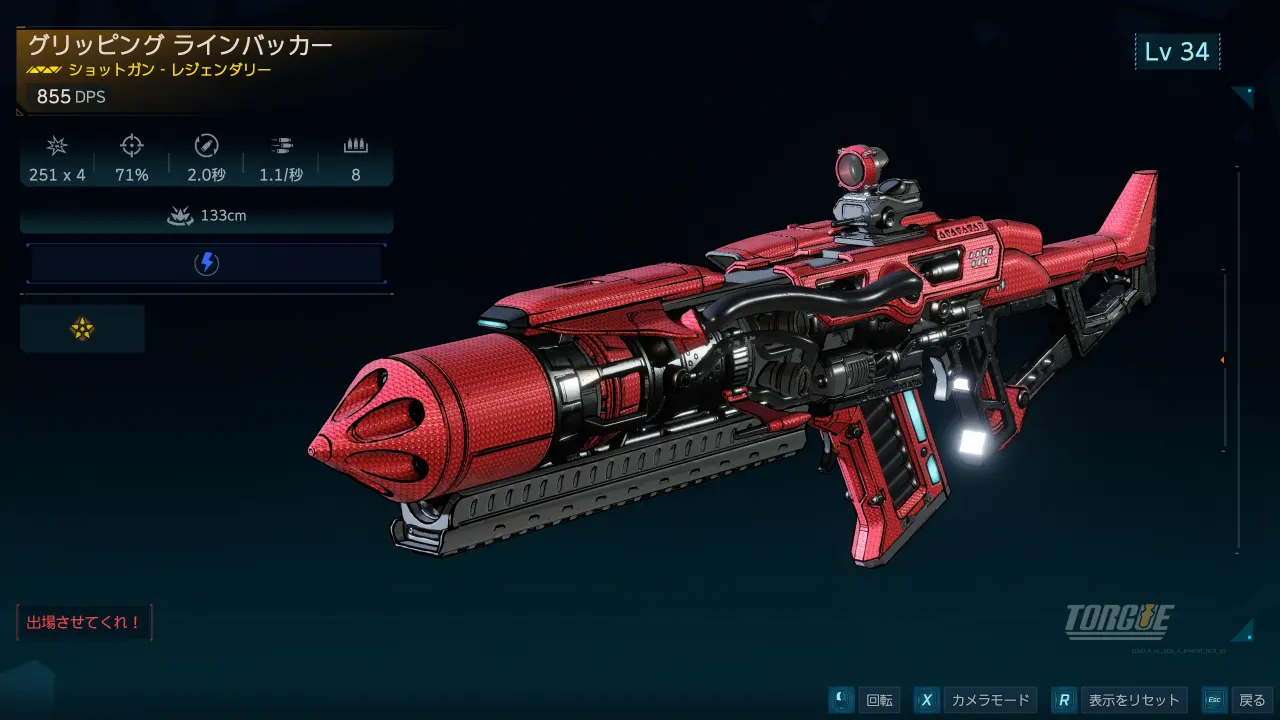Click the gold star legendary perk tile
The height and width of the screenshot is (720, 1280).
(82, 329)
